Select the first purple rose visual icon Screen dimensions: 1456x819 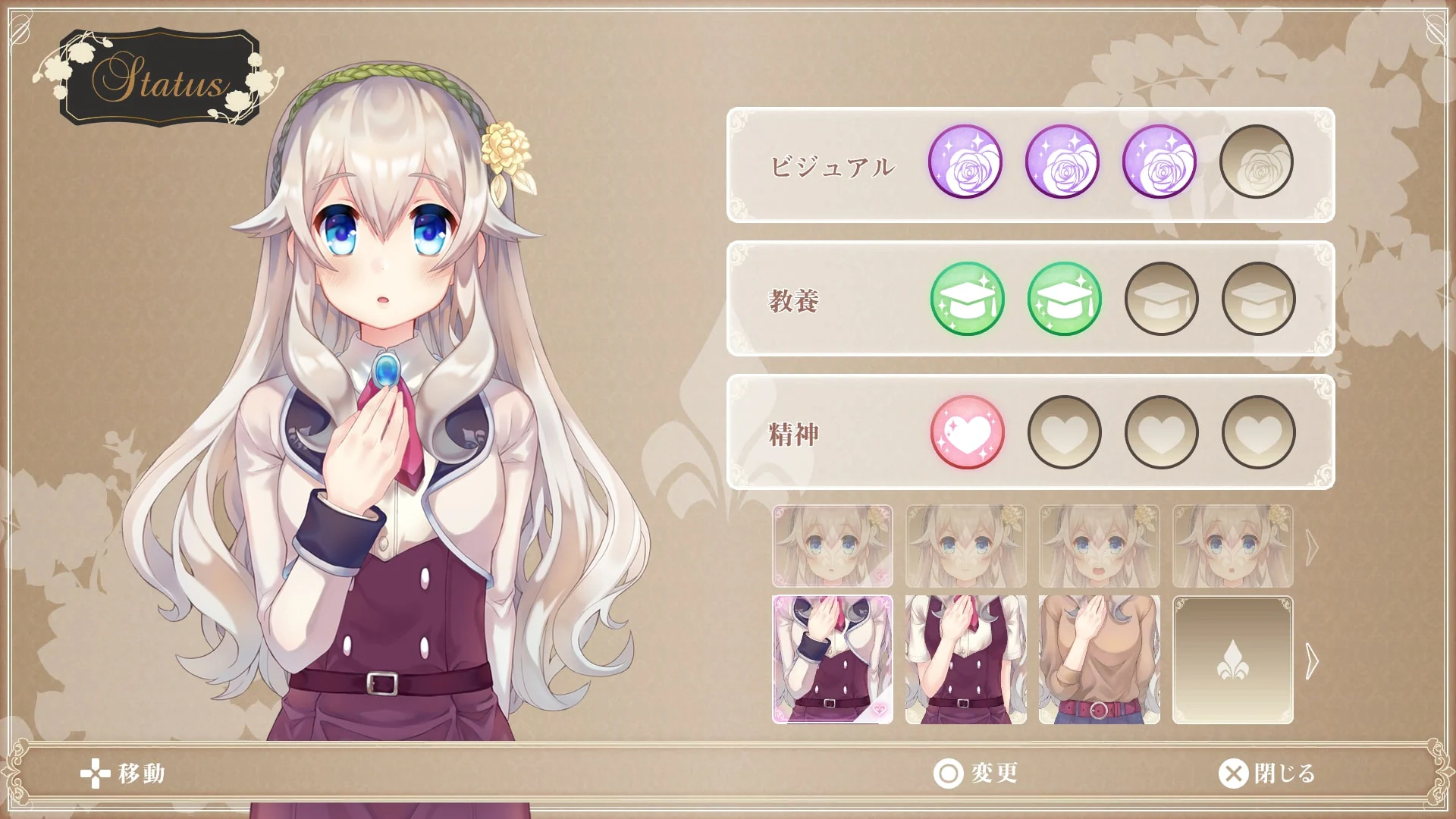pyautogui.click(x=967, y=163)
